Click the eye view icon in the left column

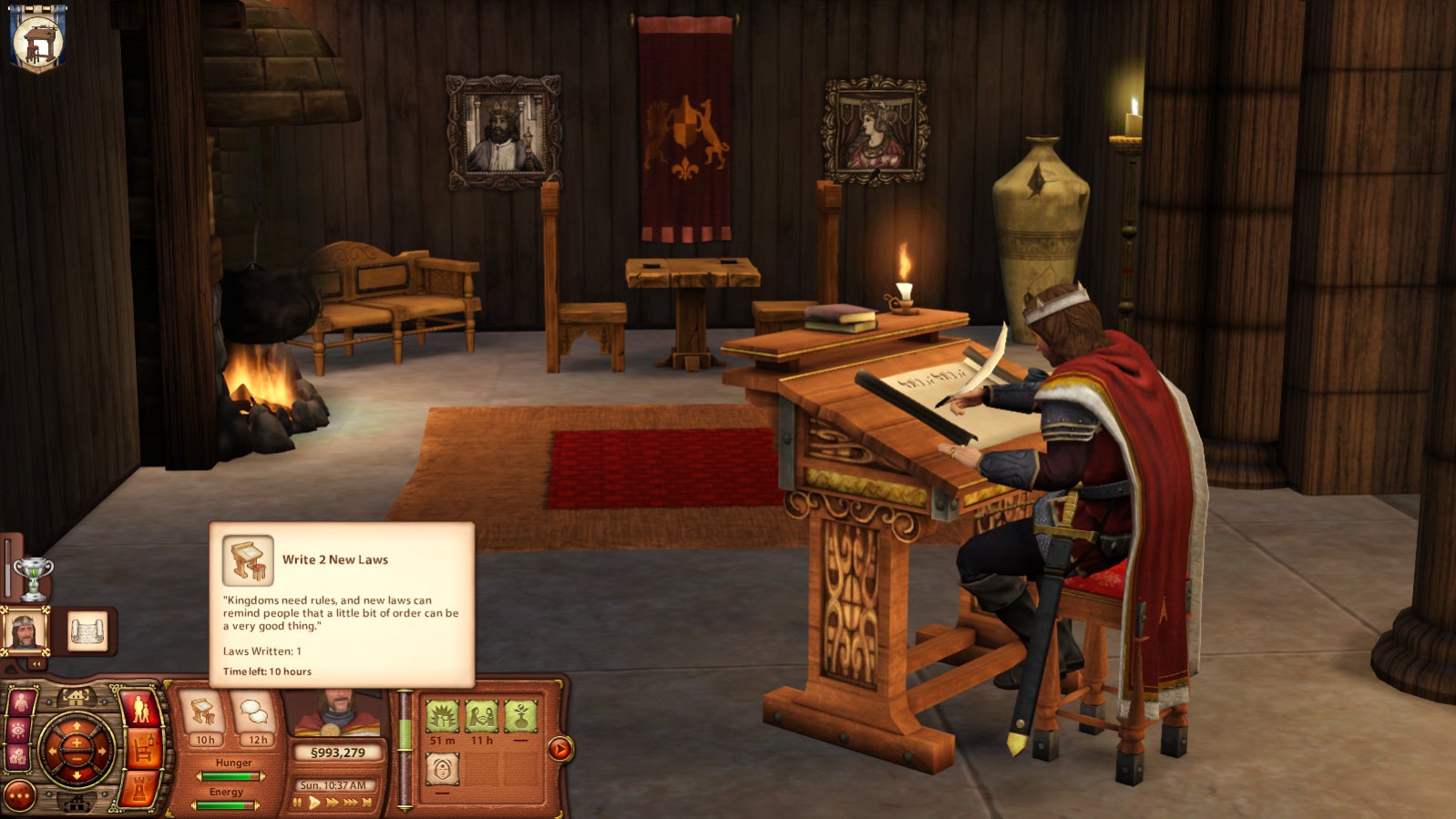coord(20,728)
